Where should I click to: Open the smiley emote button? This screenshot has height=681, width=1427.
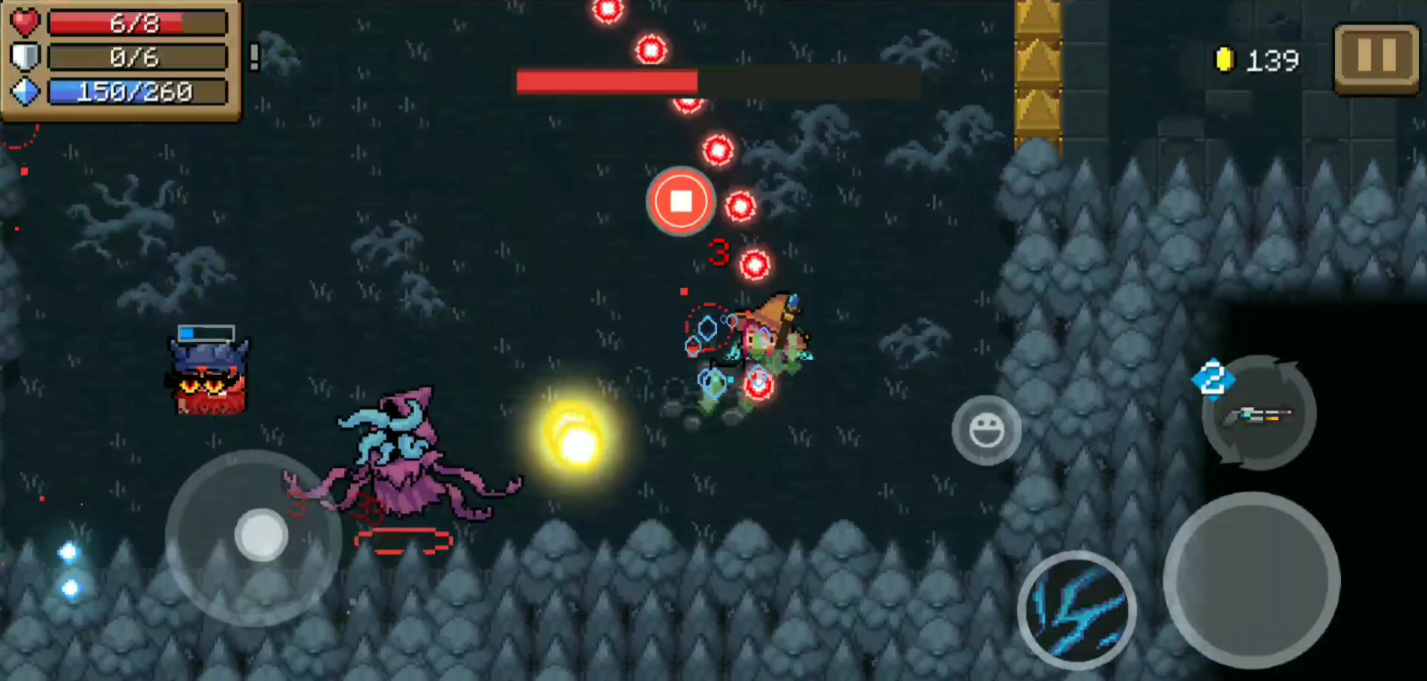tap(986, 430)
